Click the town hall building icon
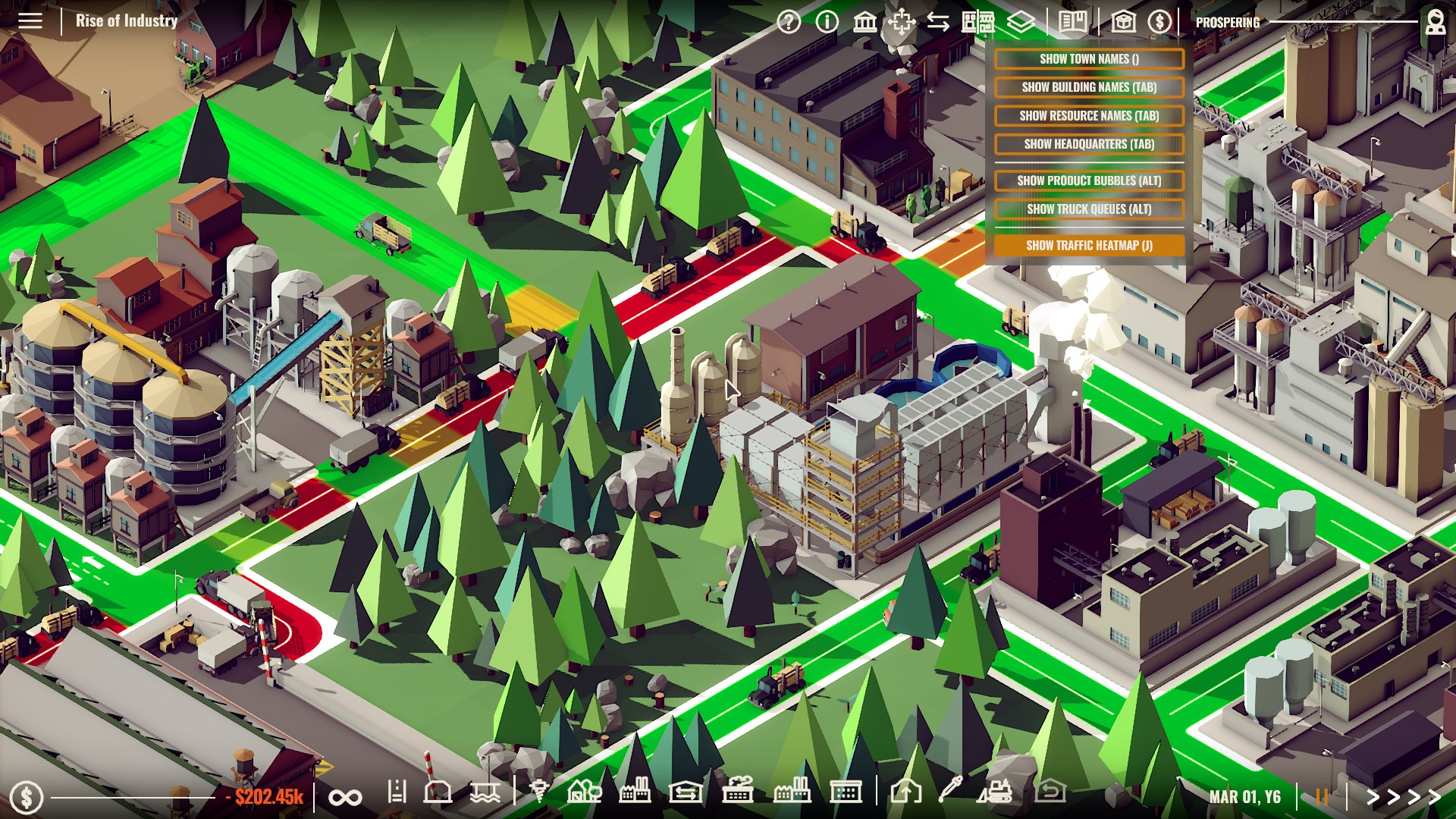The image size is (1456, 819). pos(864,22)
